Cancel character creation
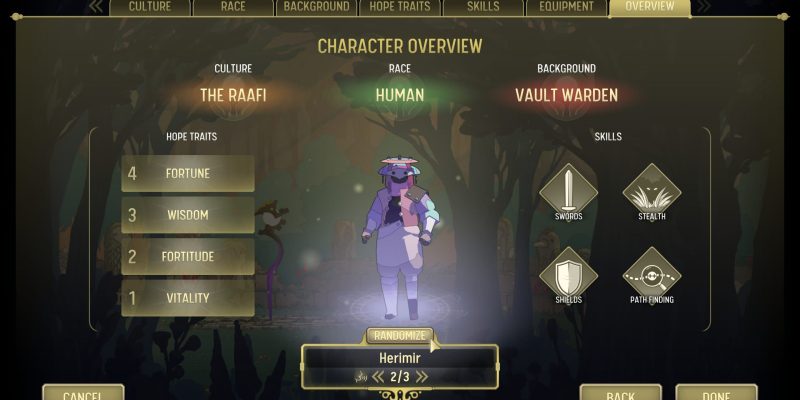This screenshot has height=400, width=800. click(83, 394)
